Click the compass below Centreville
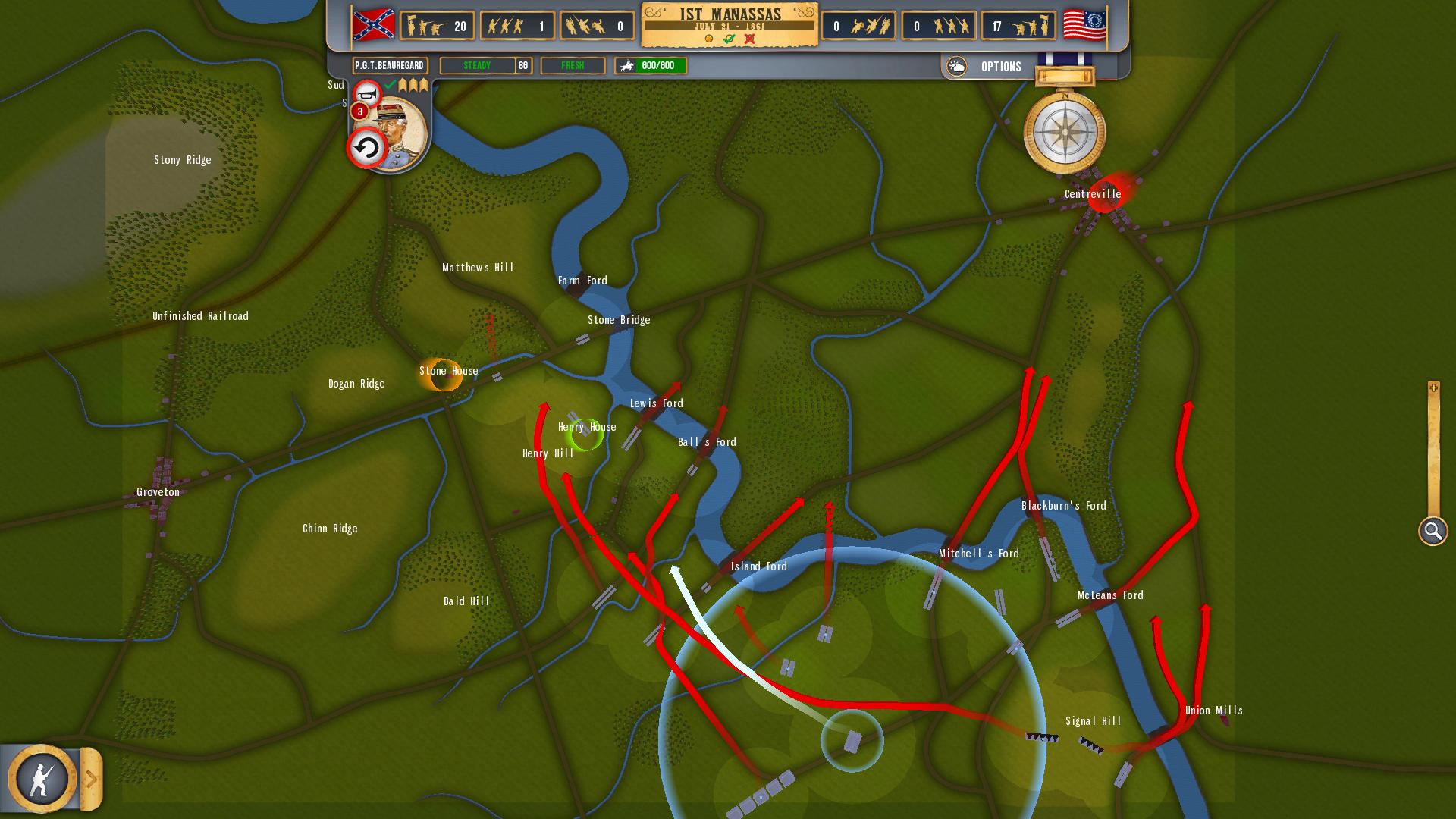Viewport: 1456px width, 819px height. pos(1065,133)
